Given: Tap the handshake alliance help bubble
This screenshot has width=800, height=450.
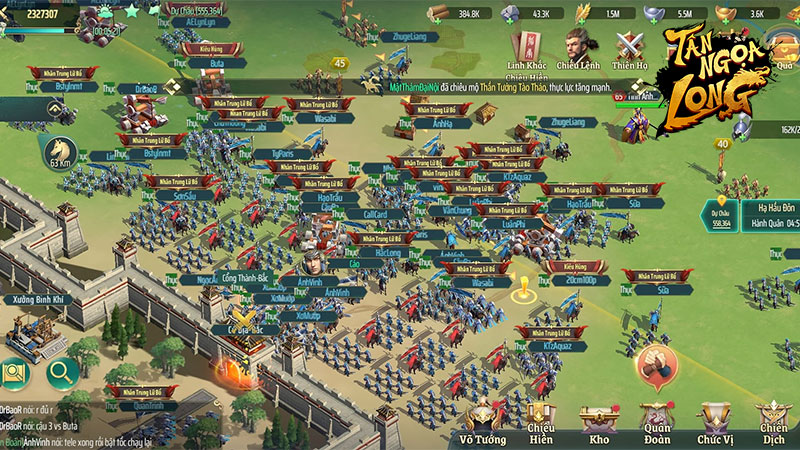Looking at the screenshot, I should pos(654,360).
